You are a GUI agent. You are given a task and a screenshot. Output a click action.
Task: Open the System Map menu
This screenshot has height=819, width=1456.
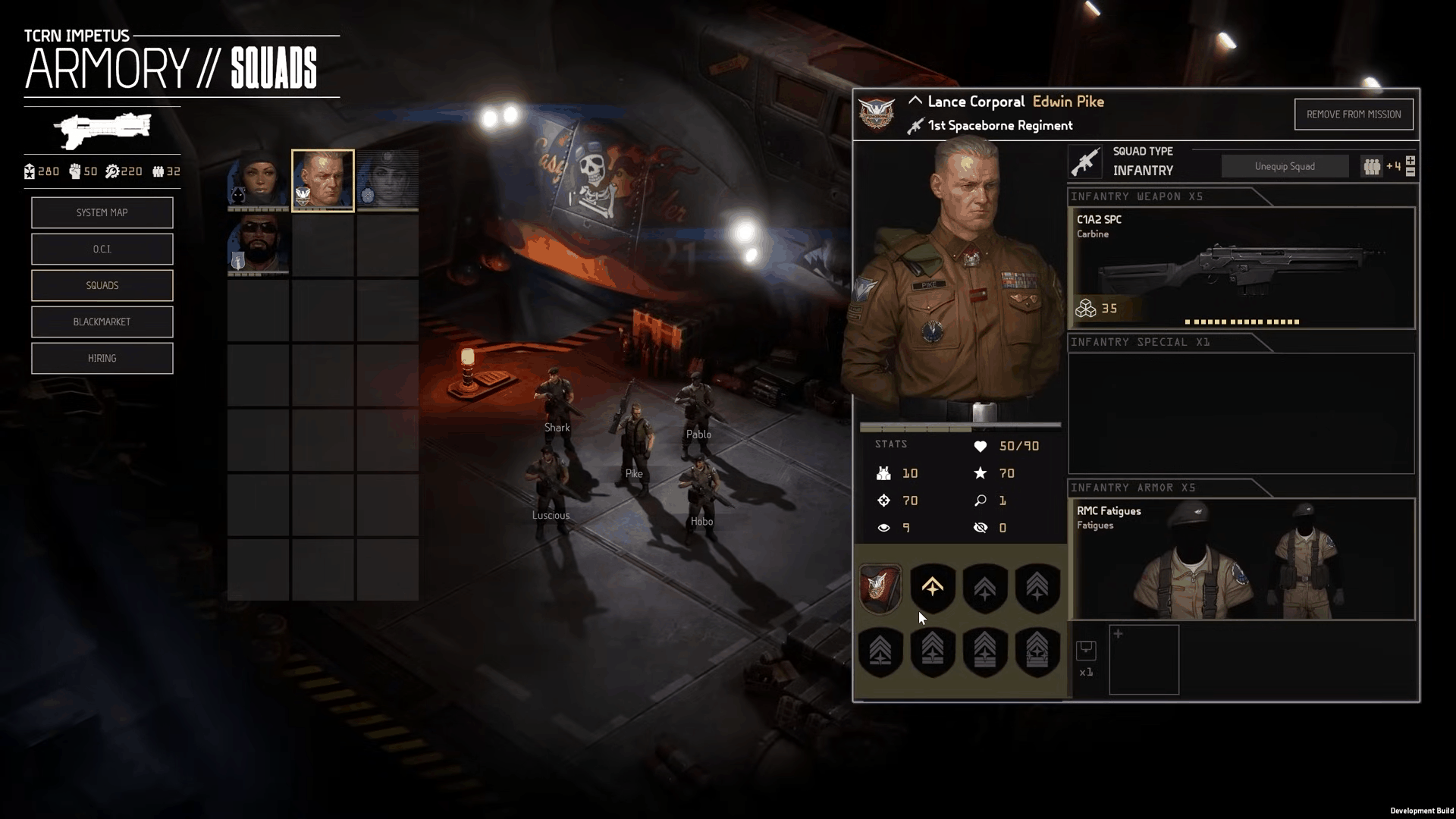click(102, 213)
